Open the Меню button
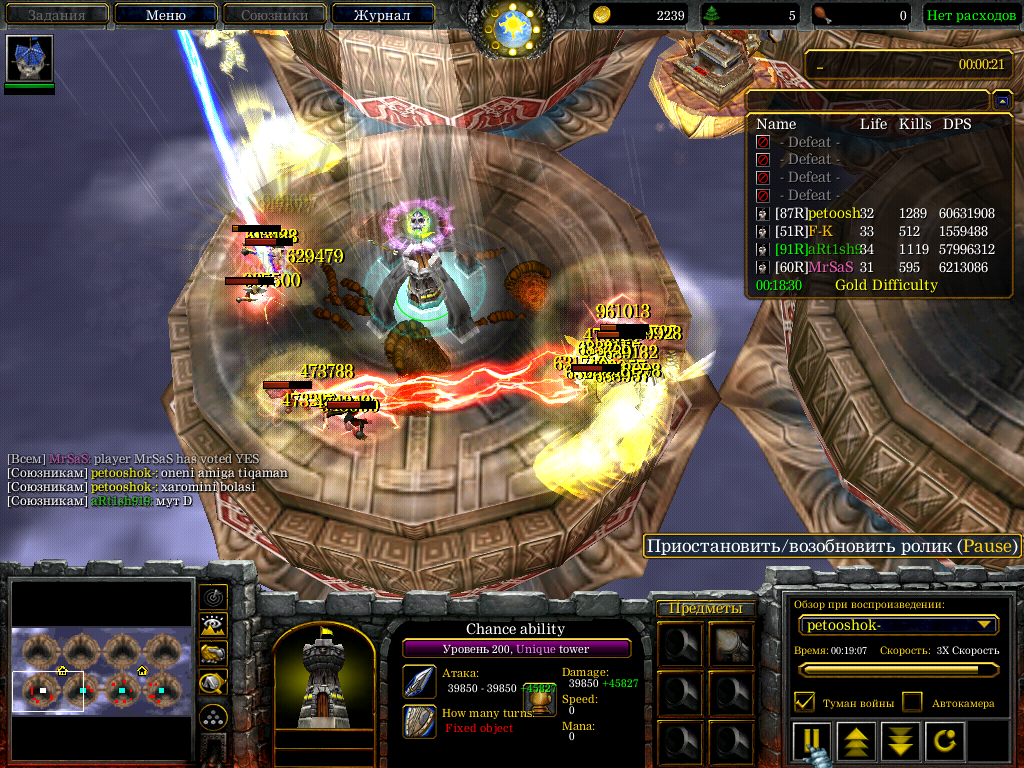1024x768 pixels. coord(166,15)
